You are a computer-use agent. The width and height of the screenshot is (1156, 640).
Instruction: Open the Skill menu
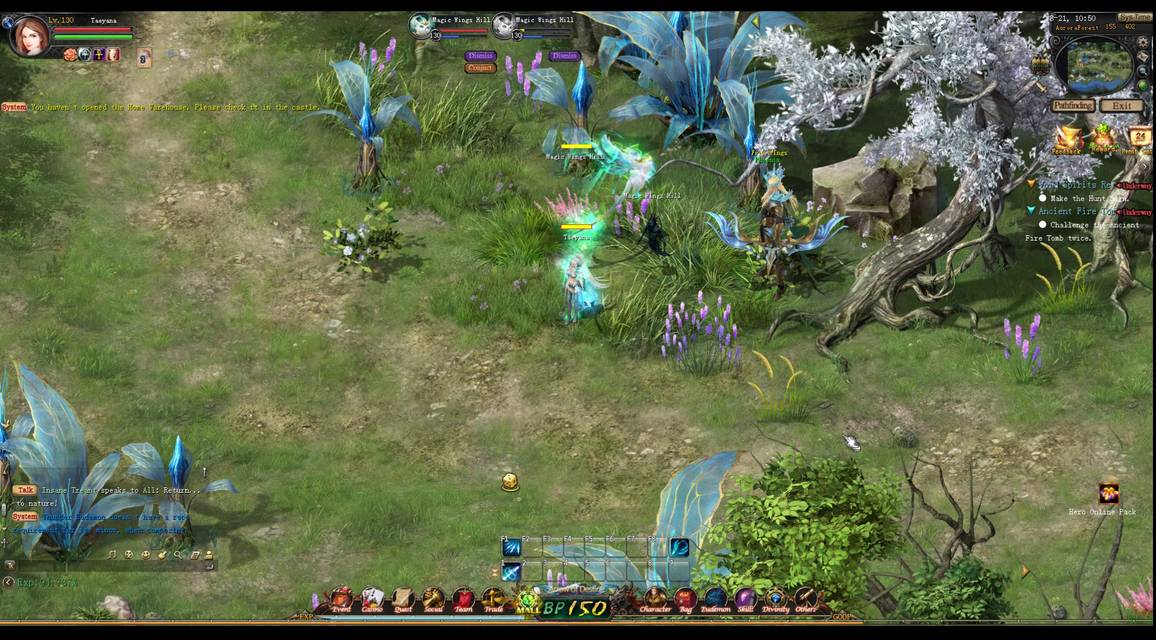746,601
